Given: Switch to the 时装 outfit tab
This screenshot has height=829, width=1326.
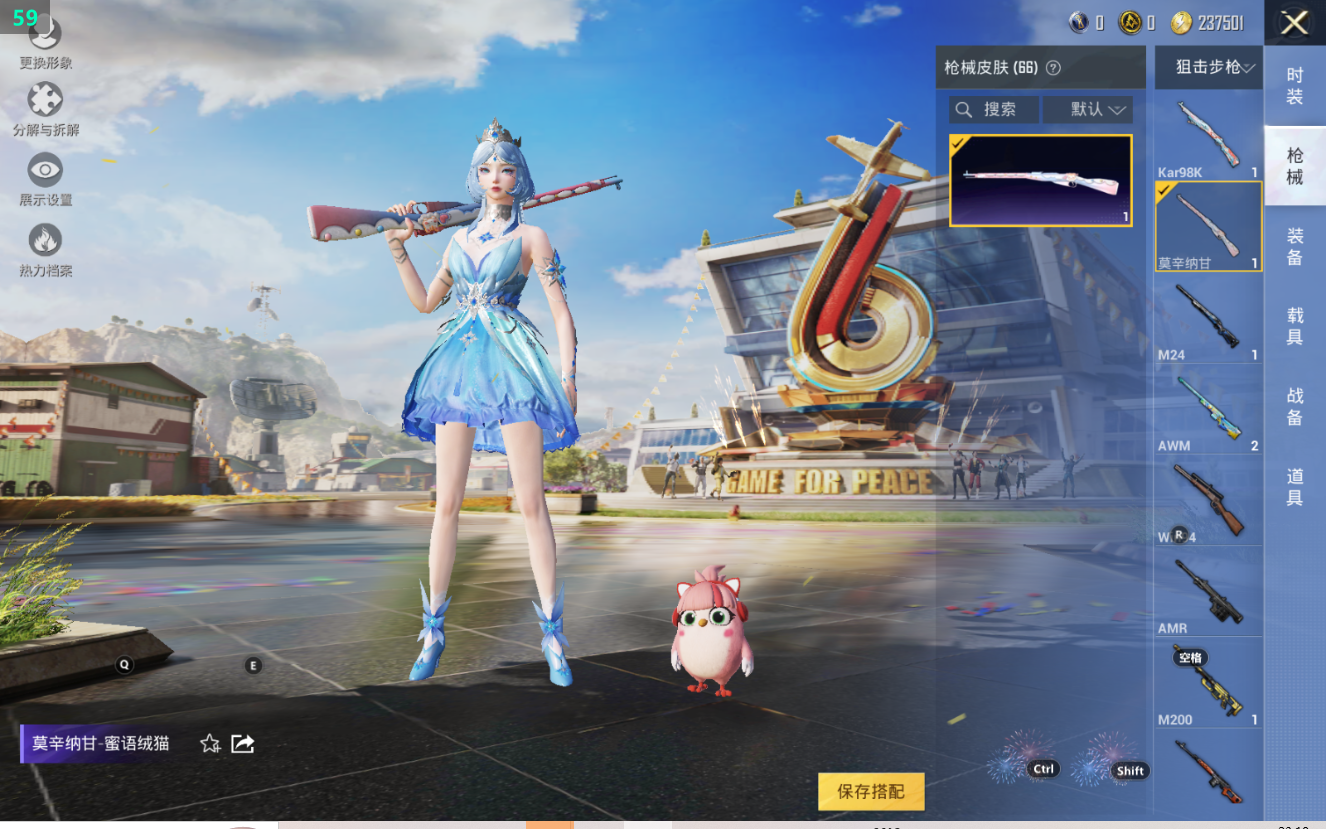Looking at the screenshot, I should (x=1294, y=86).
